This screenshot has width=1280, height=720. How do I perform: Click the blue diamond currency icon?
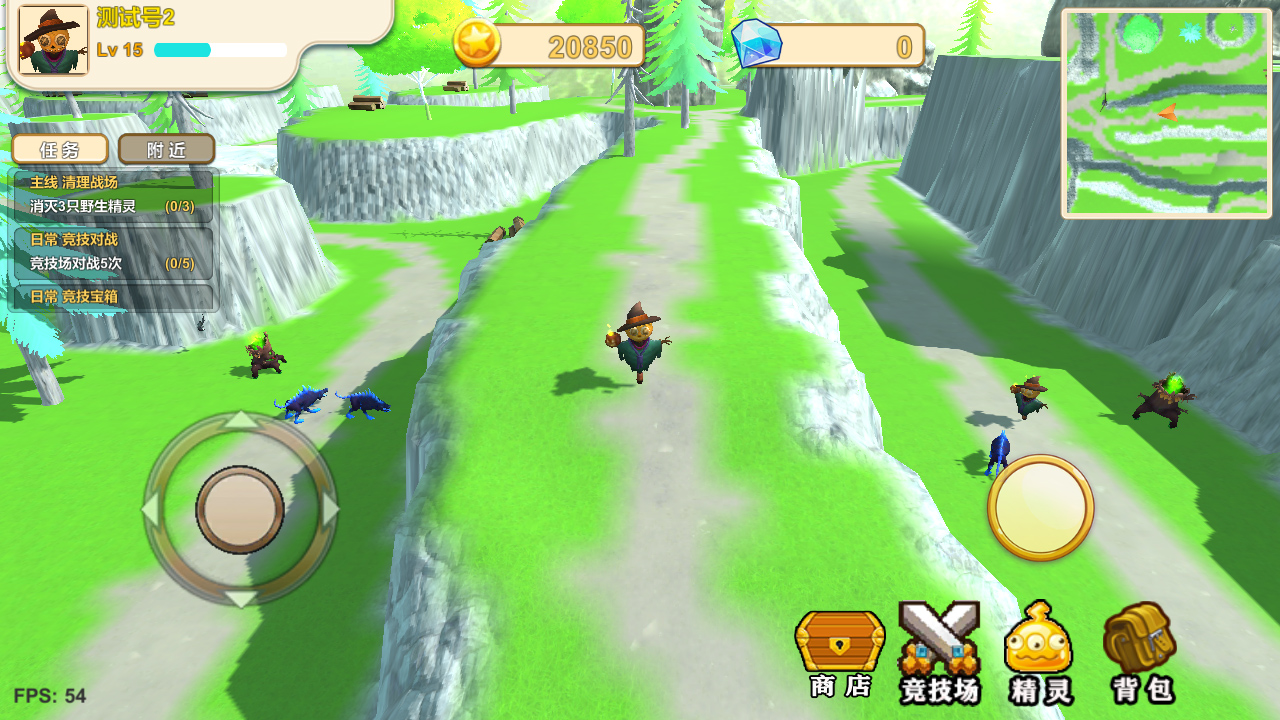[756, 44]
